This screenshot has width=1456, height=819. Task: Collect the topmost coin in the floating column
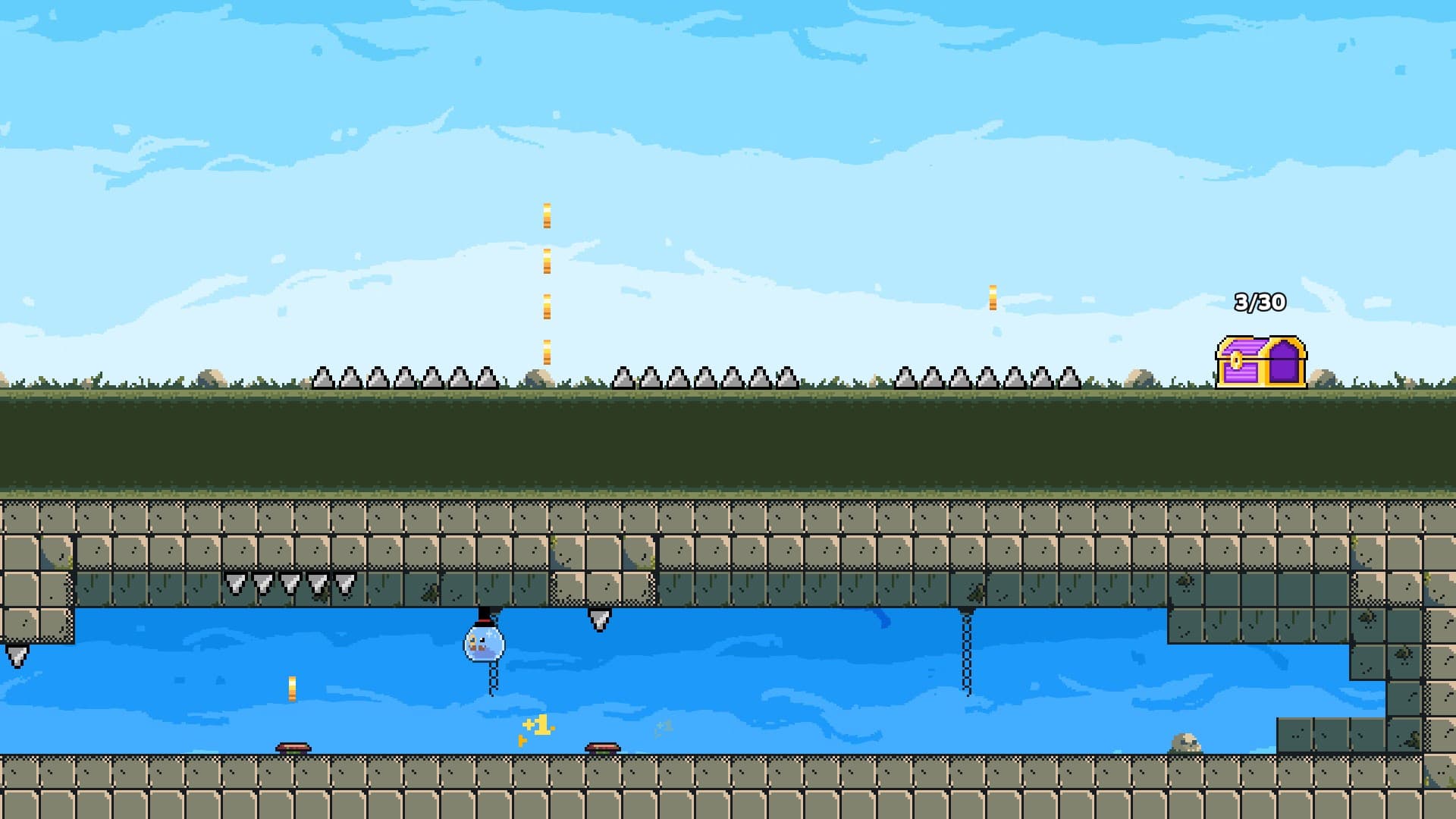(x=545, y=216)
